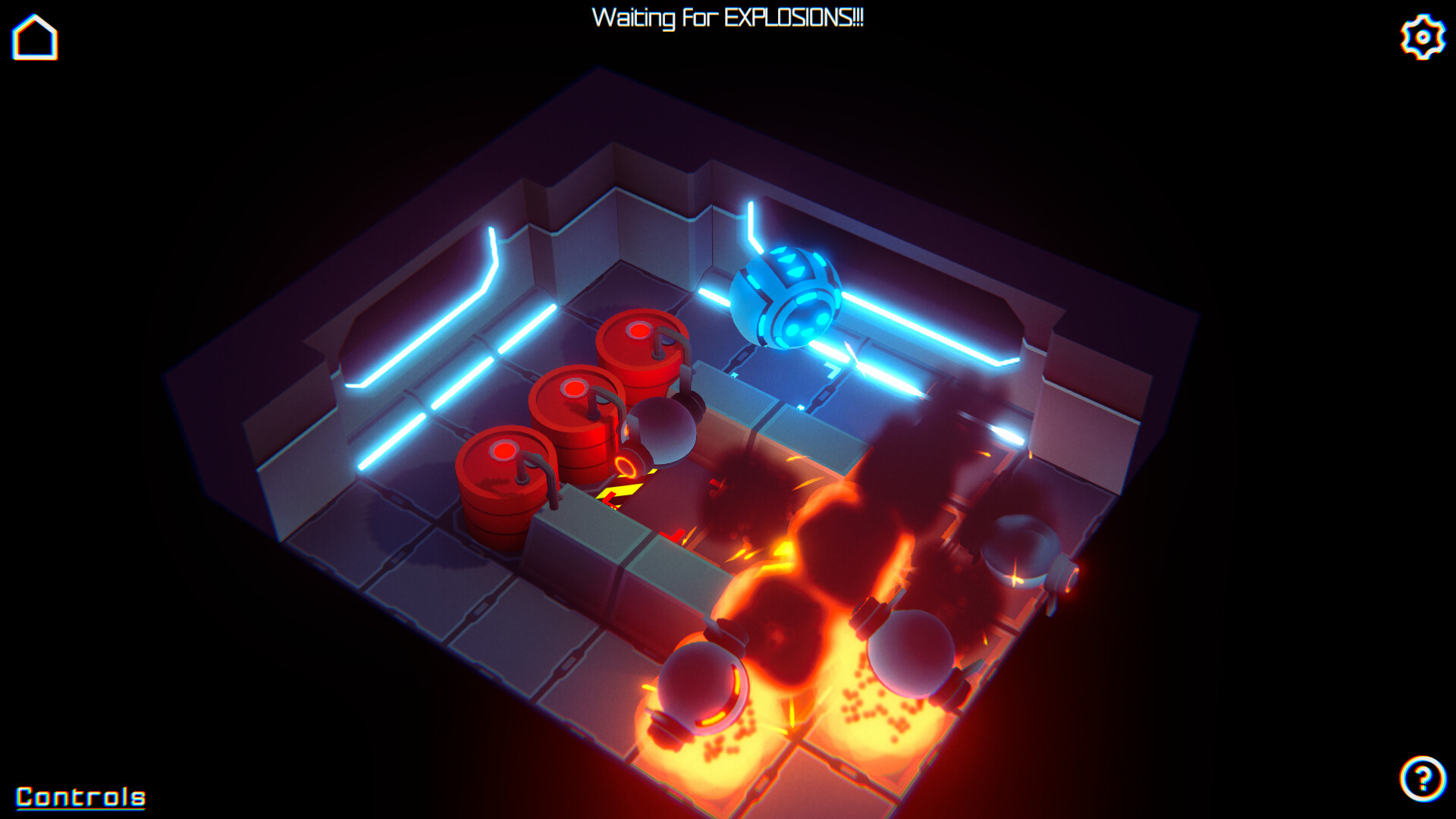Screen dimensions: 1456x819
Task: Open the settings gear icon
Action: coord(1422,34)
